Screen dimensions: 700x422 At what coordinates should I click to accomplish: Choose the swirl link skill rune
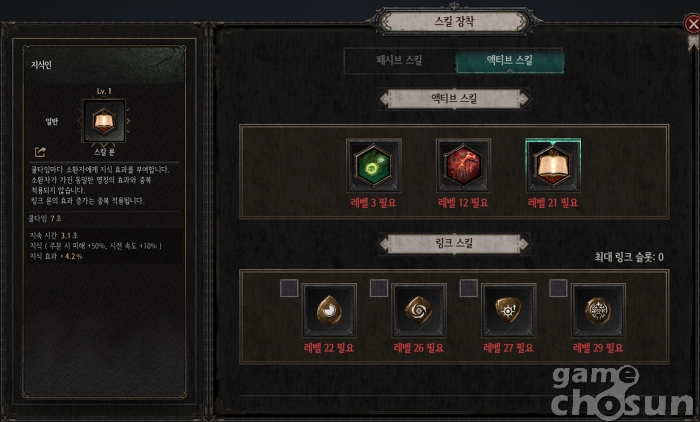click(x=419, y=310)
